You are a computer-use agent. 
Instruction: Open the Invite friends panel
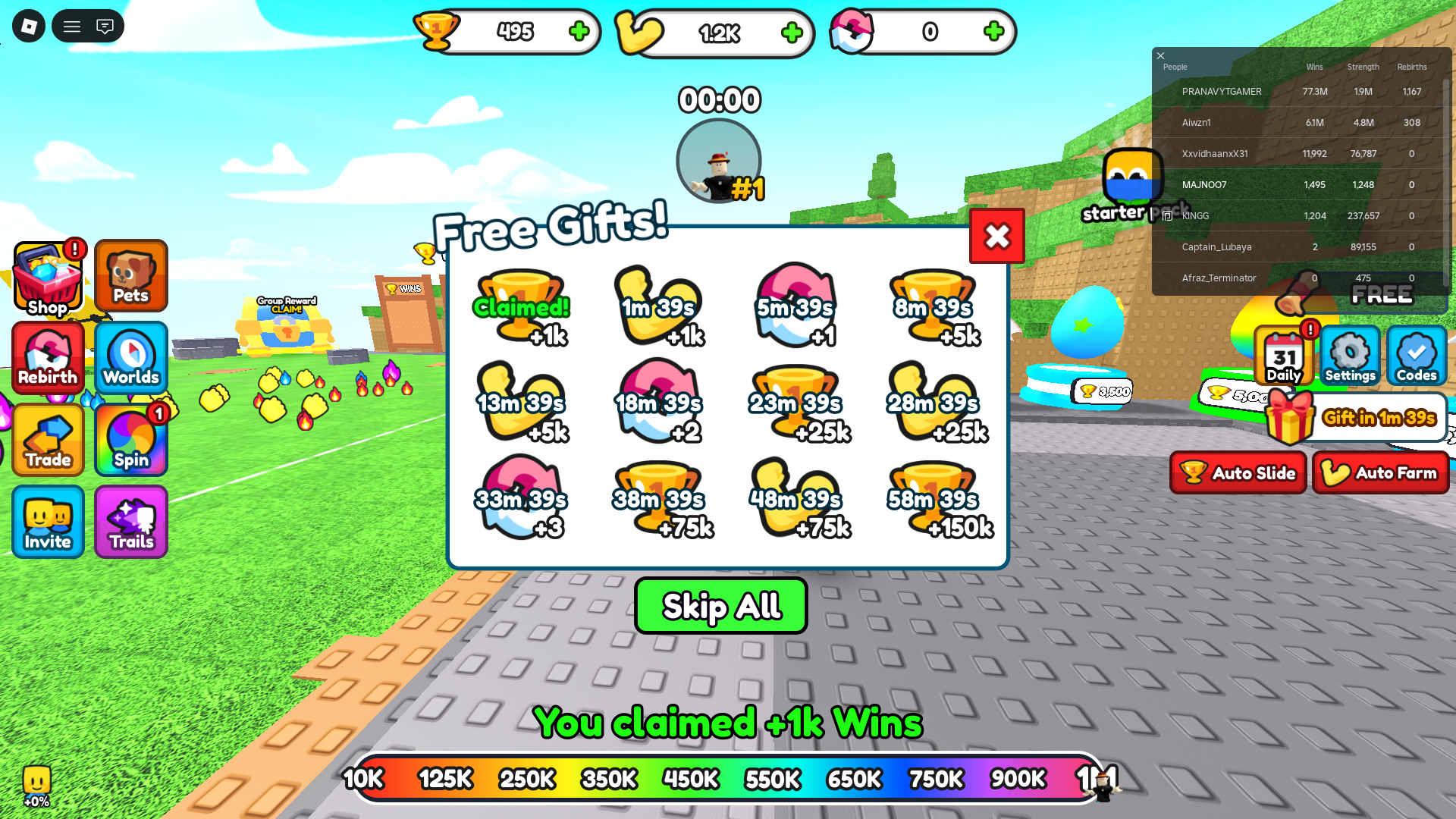tap(47, 522)
